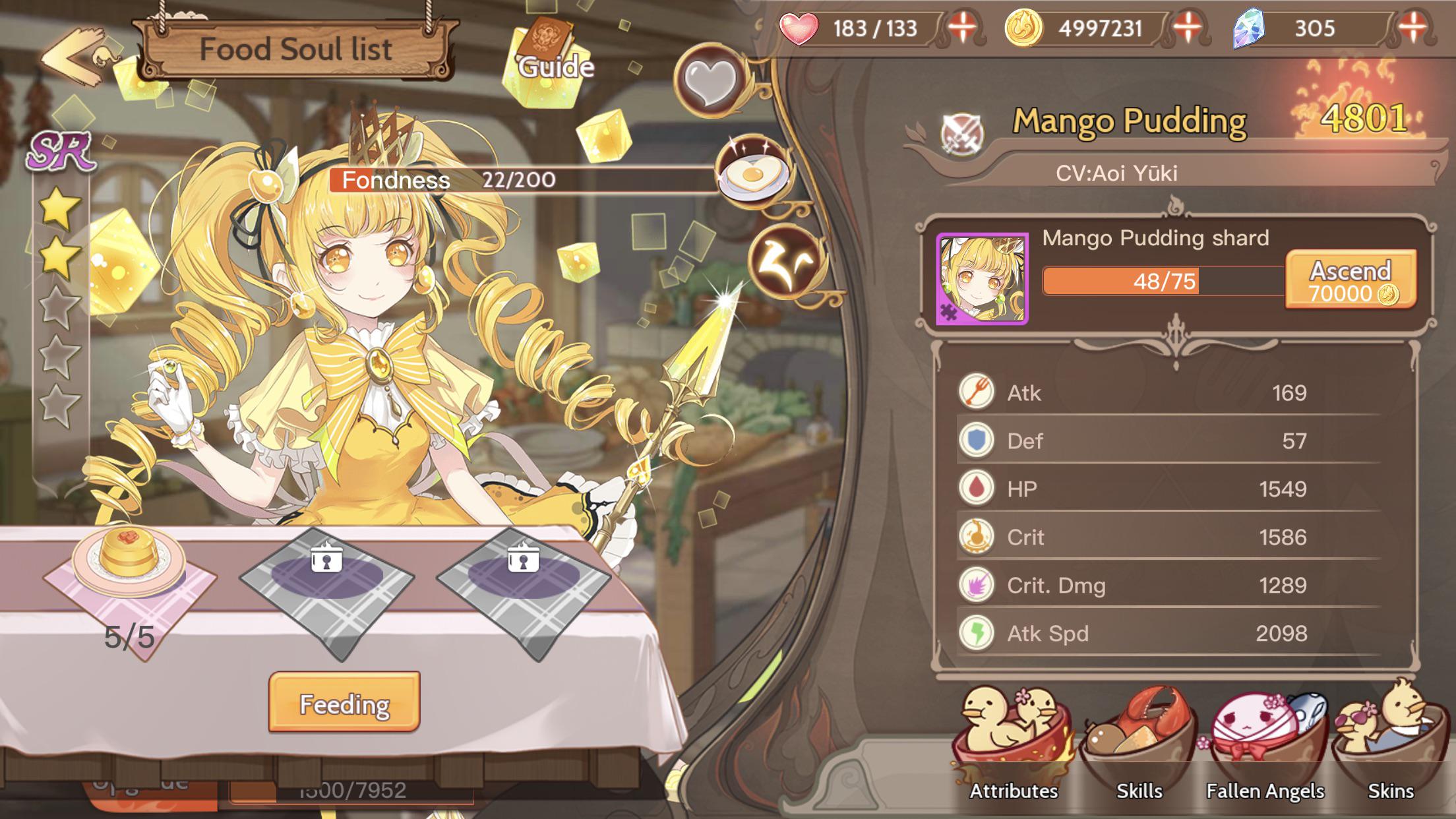This screenshot has height=819, width=1456.
Task: Click the fried egg dish icon below the heart
Action: click(750, 169)
